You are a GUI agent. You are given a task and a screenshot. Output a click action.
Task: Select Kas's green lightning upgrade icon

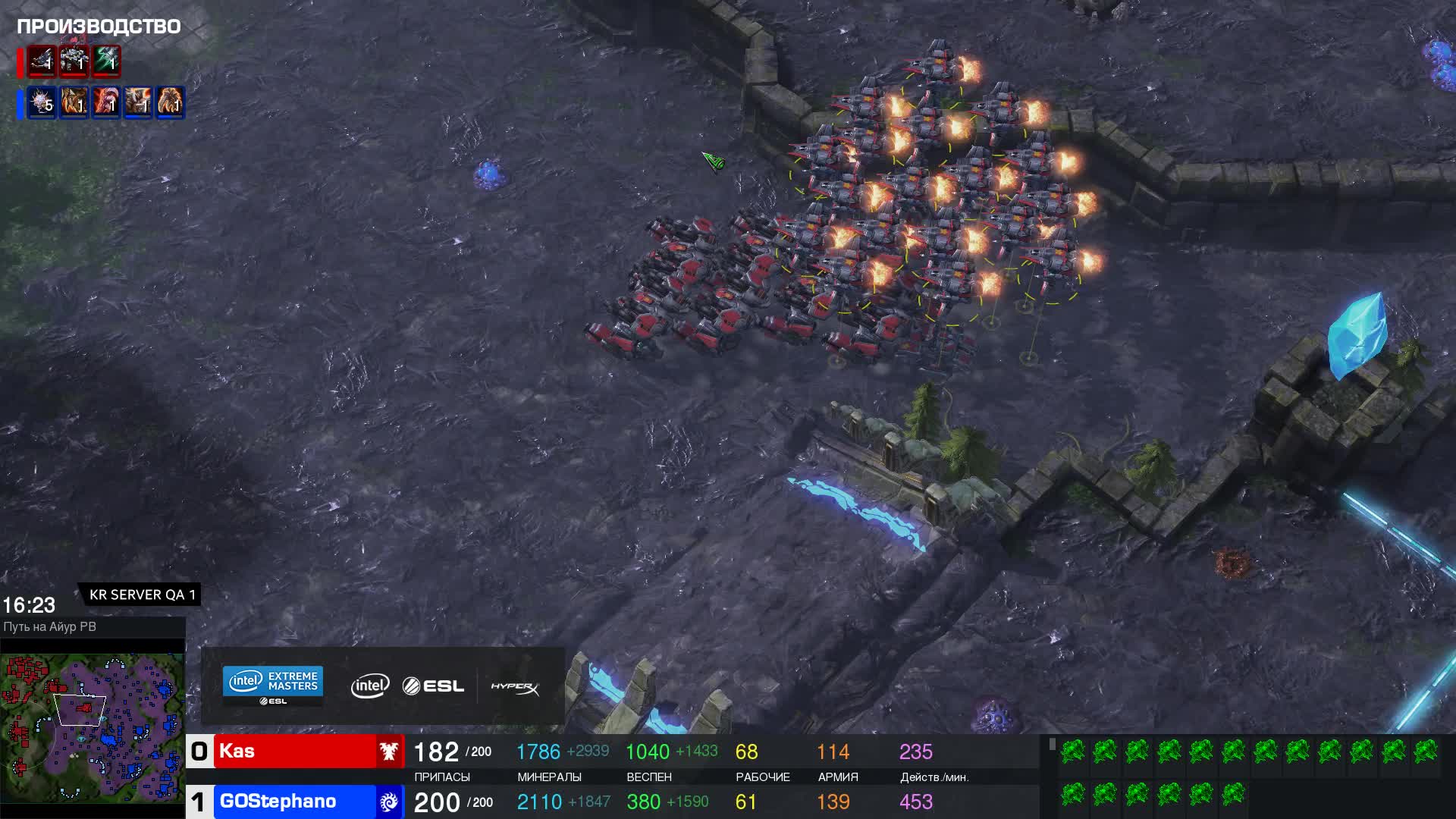[x=107, y=61]
